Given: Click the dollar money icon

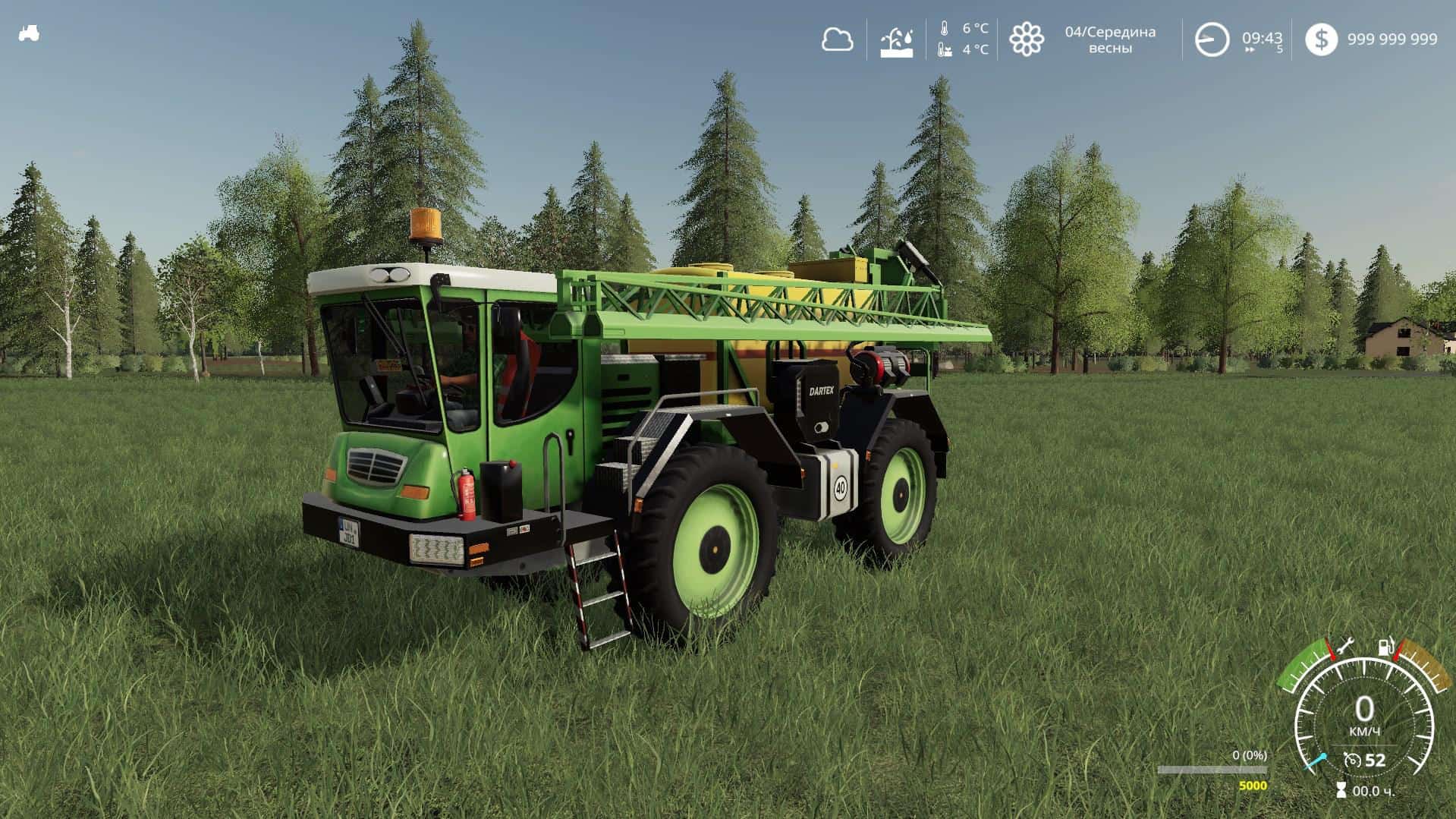Looking at the screenshot, I should click(x=1321, y=39).
